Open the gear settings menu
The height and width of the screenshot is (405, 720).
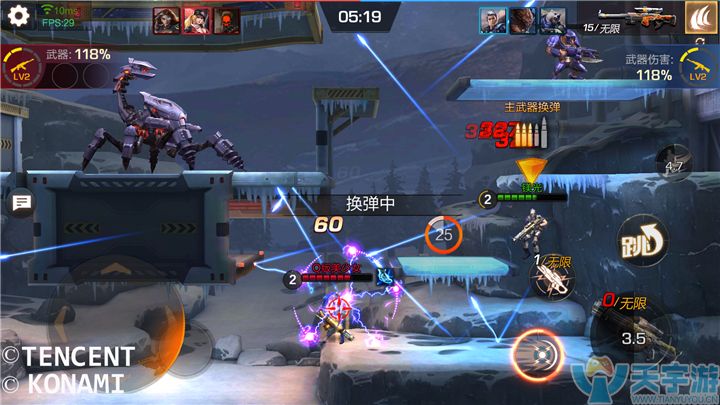click(17, 16)
